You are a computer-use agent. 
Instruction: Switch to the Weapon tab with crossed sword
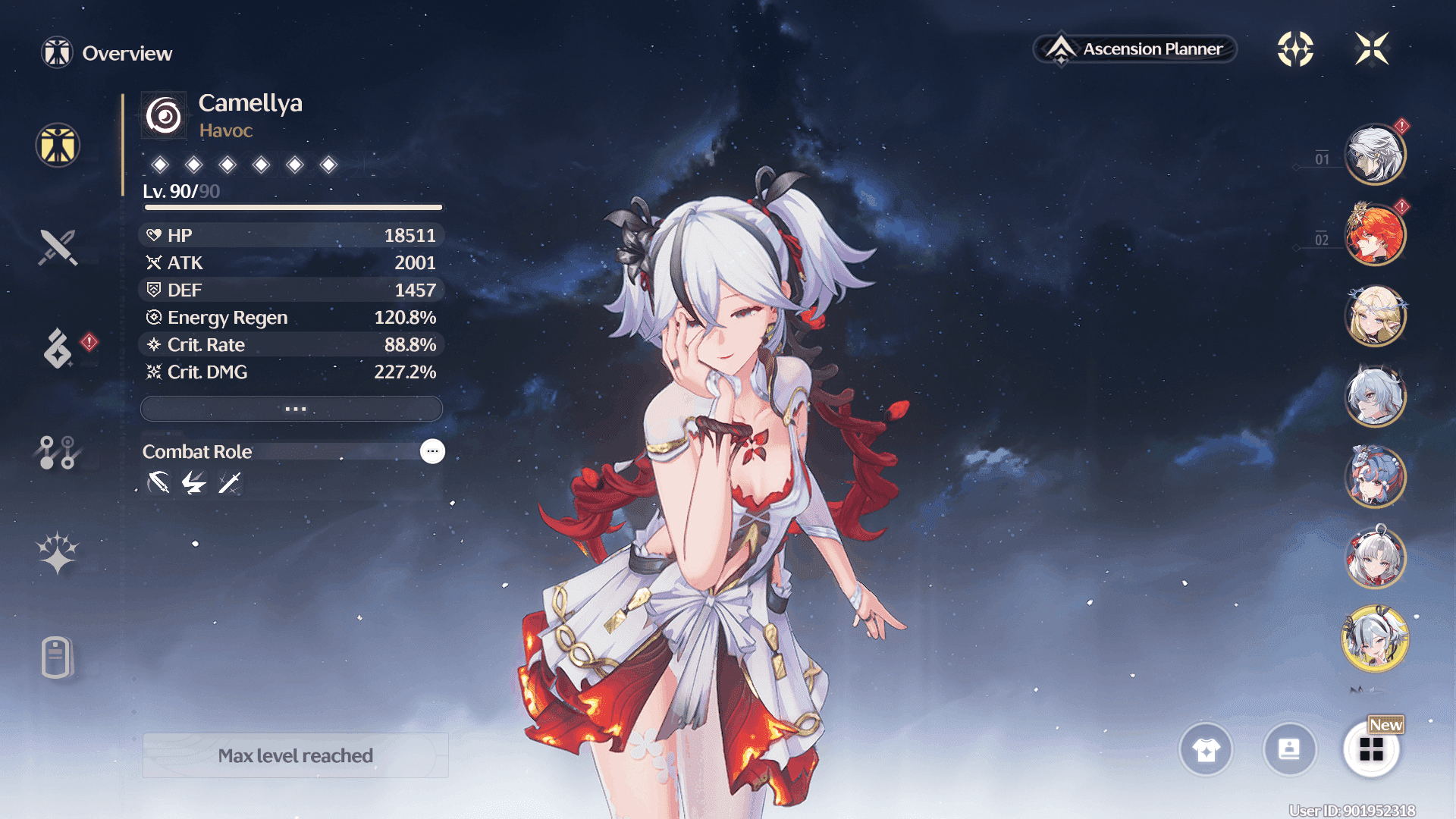[58, 247]
